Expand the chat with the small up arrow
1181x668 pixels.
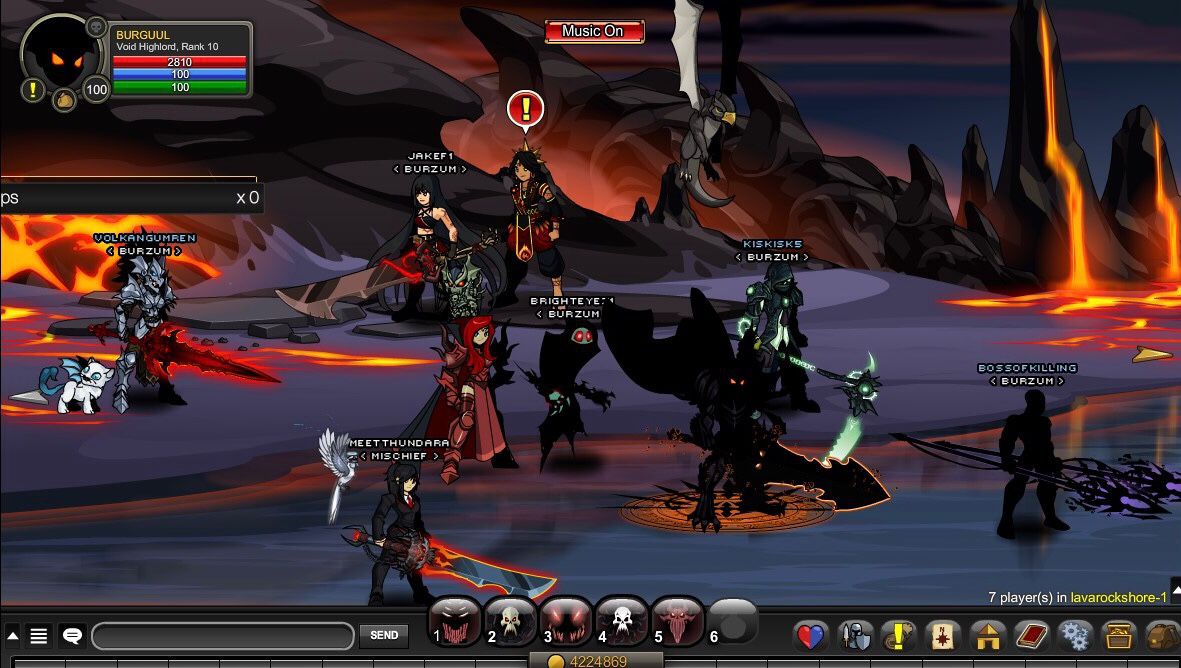pyautogui.click(x=12, y=635)
